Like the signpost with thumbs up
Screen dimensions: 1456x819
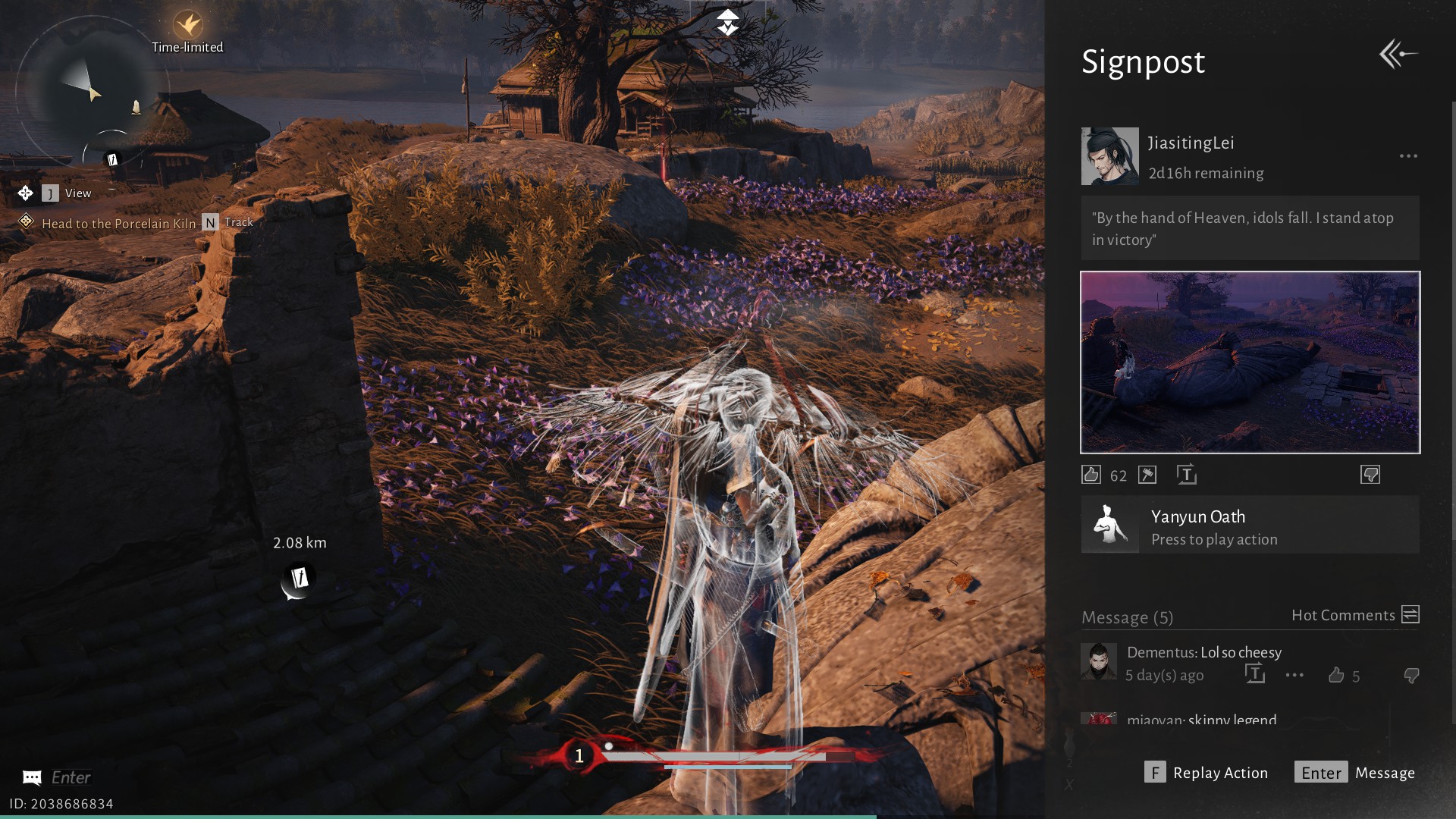(x=1091, y=475)
